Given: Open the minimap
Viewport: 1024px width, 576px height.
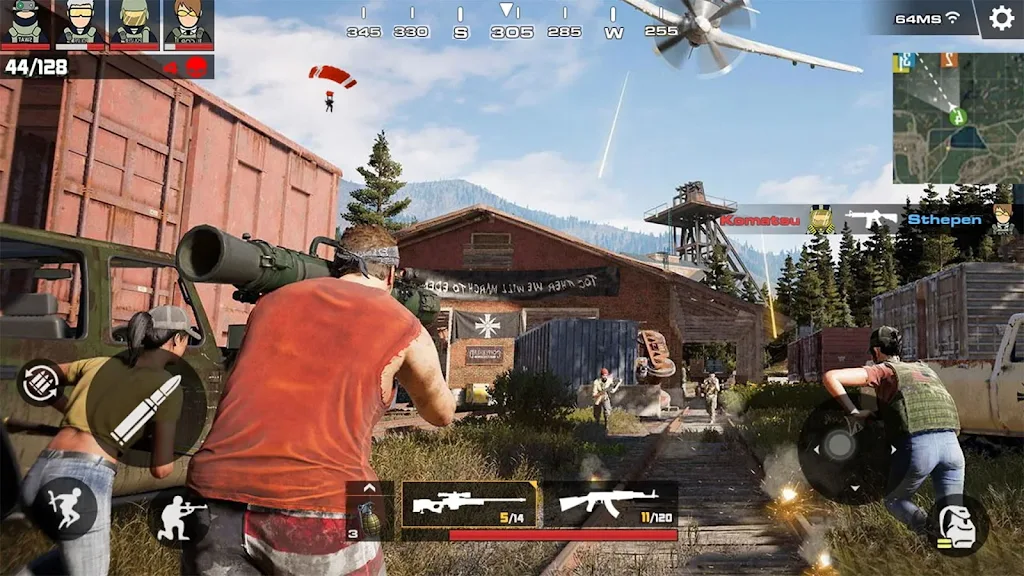Looking at the screenshot, I should click(x=957, y=118).
